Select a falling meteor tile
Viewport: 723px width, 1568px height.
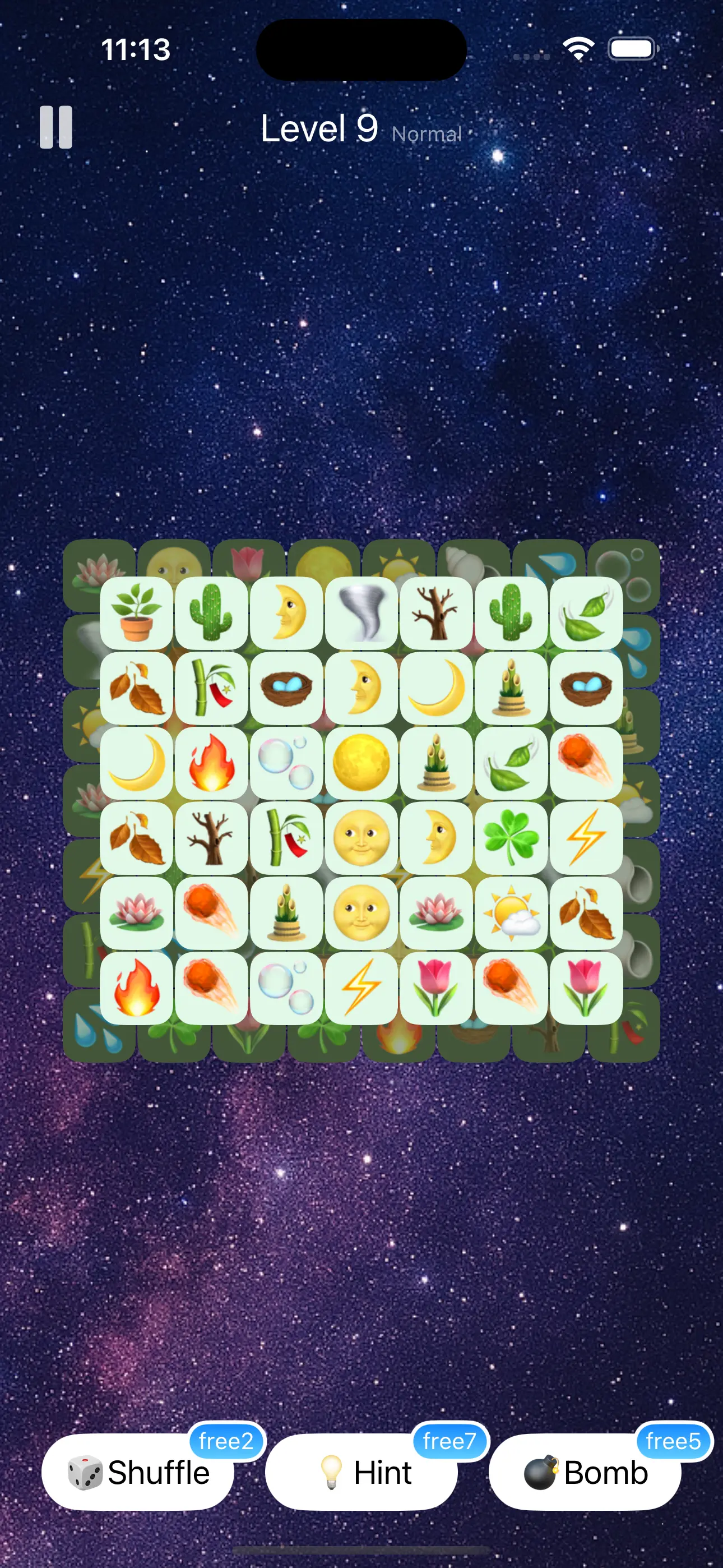click(x=586, y=761)
